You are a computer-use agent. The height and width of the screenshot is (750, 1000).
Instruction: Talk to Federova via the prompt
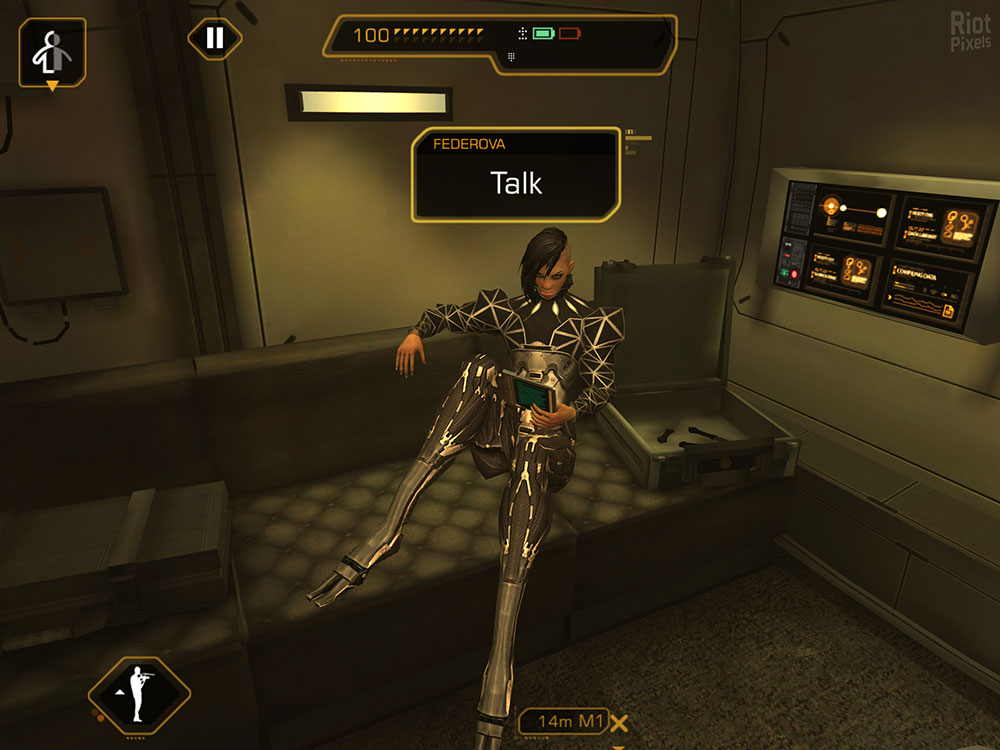tap(516, 182)
